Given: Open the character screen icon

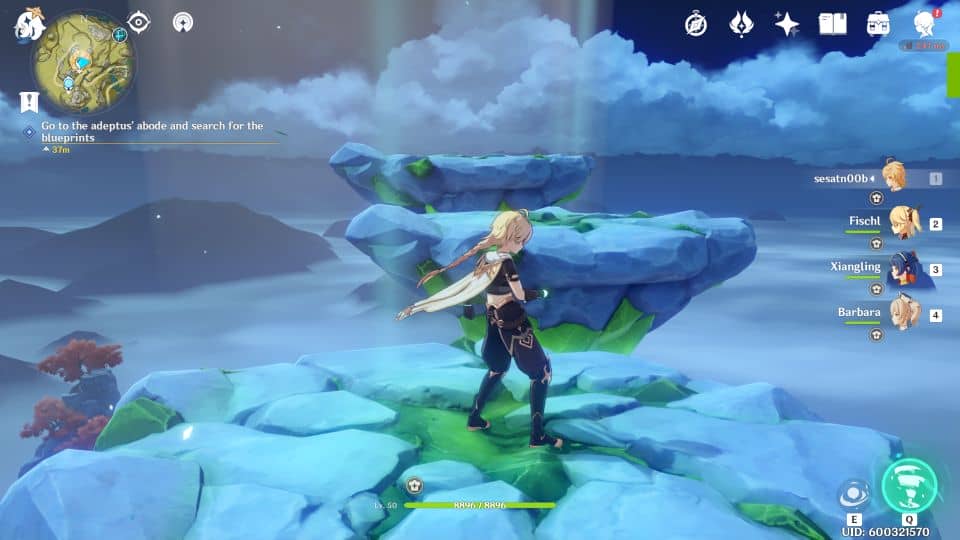Looking at the screenshot, I should tap(925, 24).
